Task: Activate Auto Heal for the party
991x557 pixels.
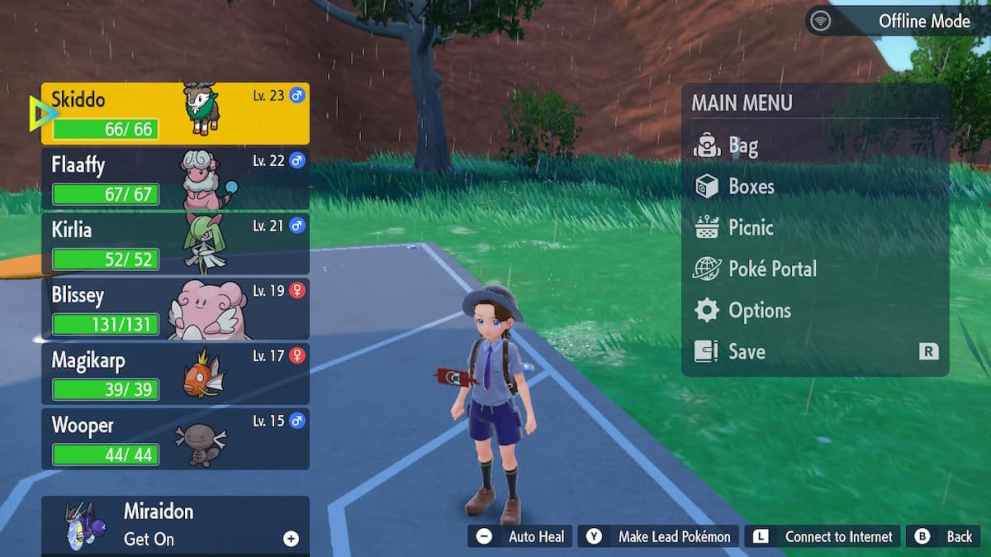Action: coord(521,537)
